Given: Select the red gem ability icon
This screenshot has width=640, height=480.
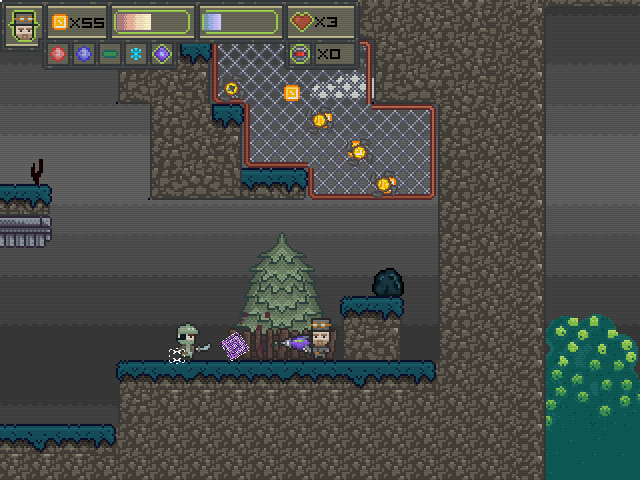Looking at the screenshot, I should point(58,54).
